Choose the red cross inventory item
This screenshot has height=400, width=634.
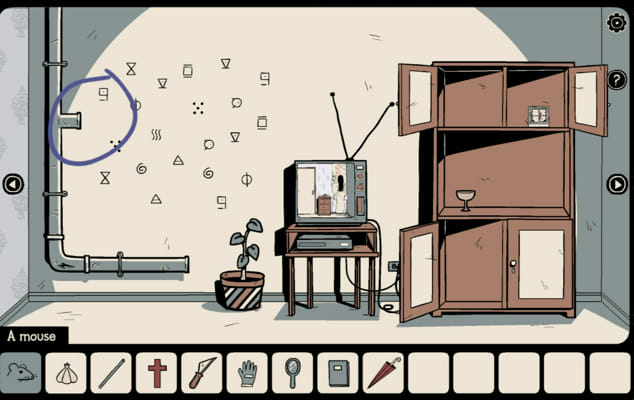[x=156, y=373]
